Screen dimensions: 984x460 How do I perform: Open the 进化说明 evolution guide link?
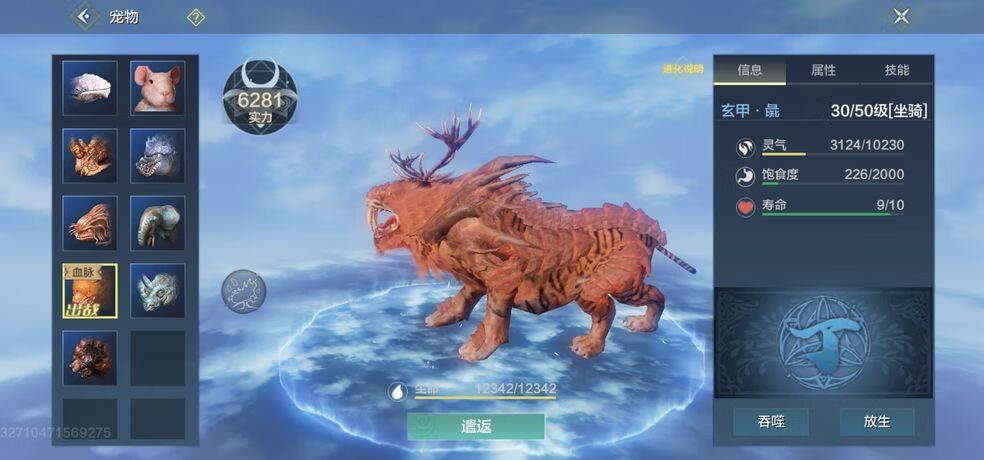click(x=684, y=69)
